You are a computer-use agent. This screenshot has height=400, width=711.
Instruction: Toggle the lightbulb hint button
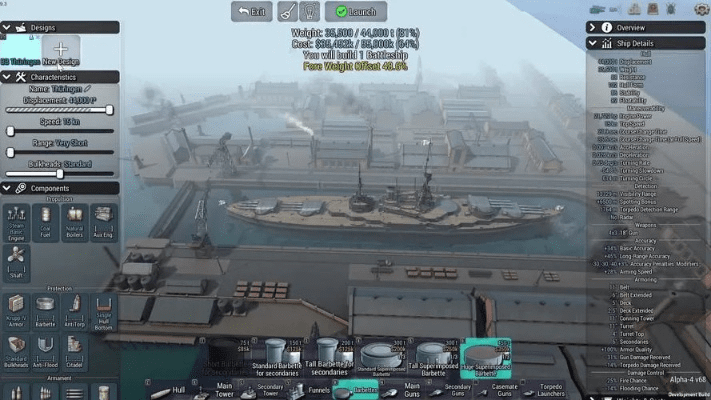(x=309, y=12)
